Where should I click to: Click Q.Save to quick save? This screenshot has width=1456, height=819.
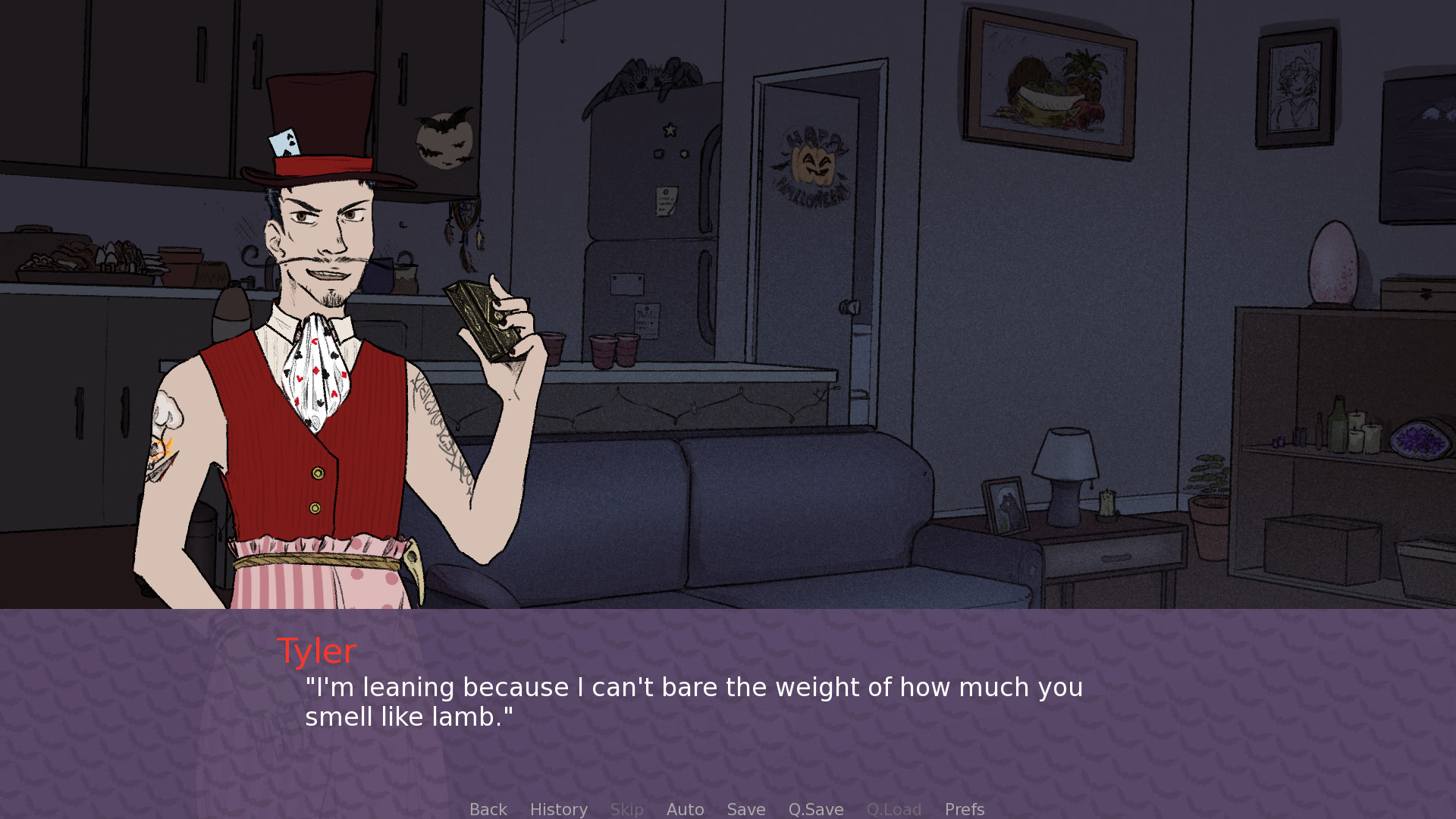[815, 809]
